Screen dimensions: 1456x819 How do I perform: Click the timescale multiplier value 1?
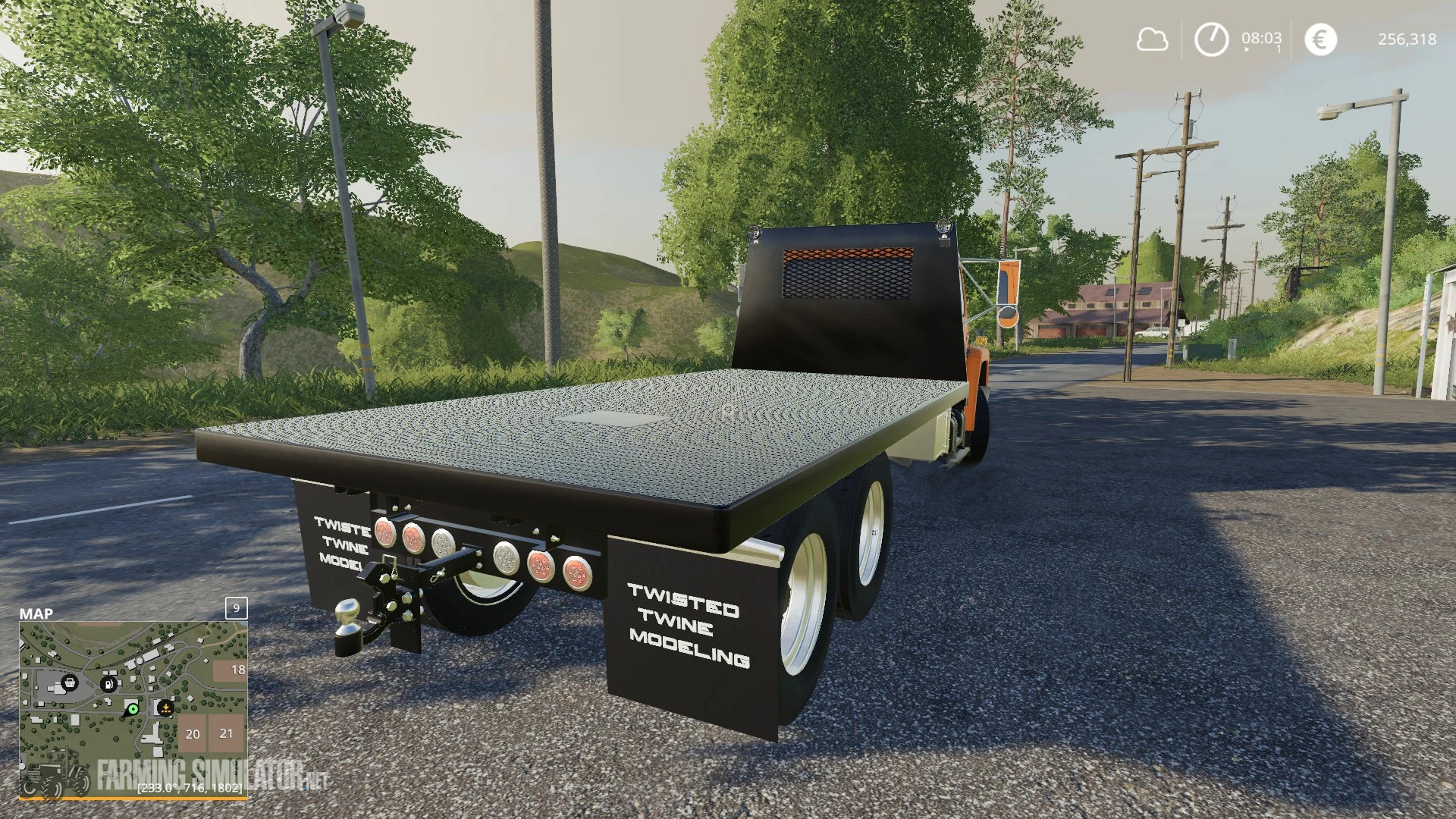pos(1279,50)
